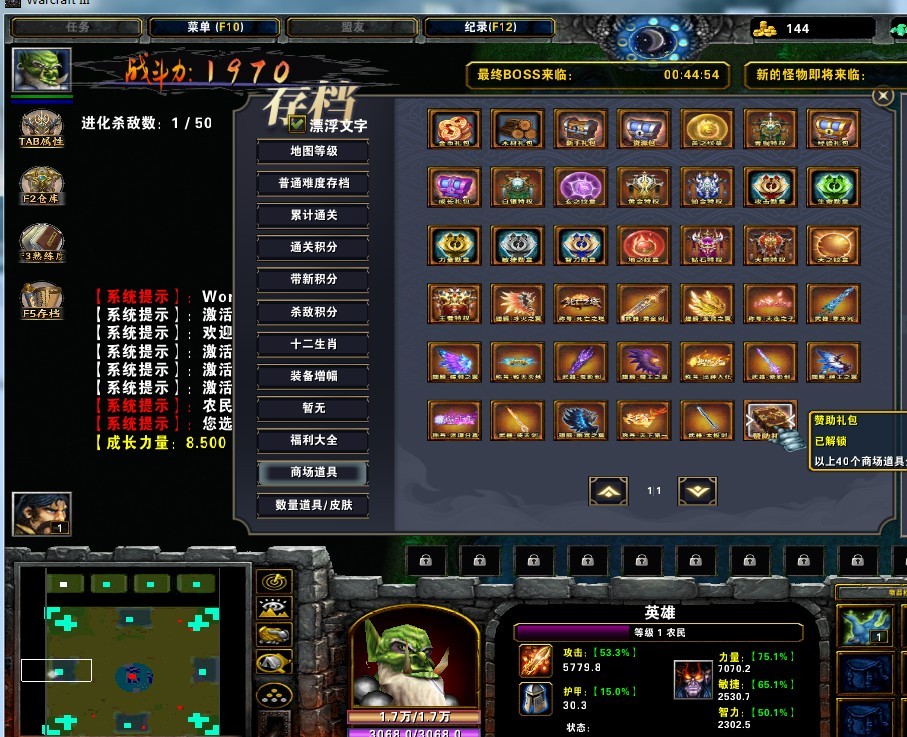Open the TAB属性 attributes icon

(x=42, y=130)
